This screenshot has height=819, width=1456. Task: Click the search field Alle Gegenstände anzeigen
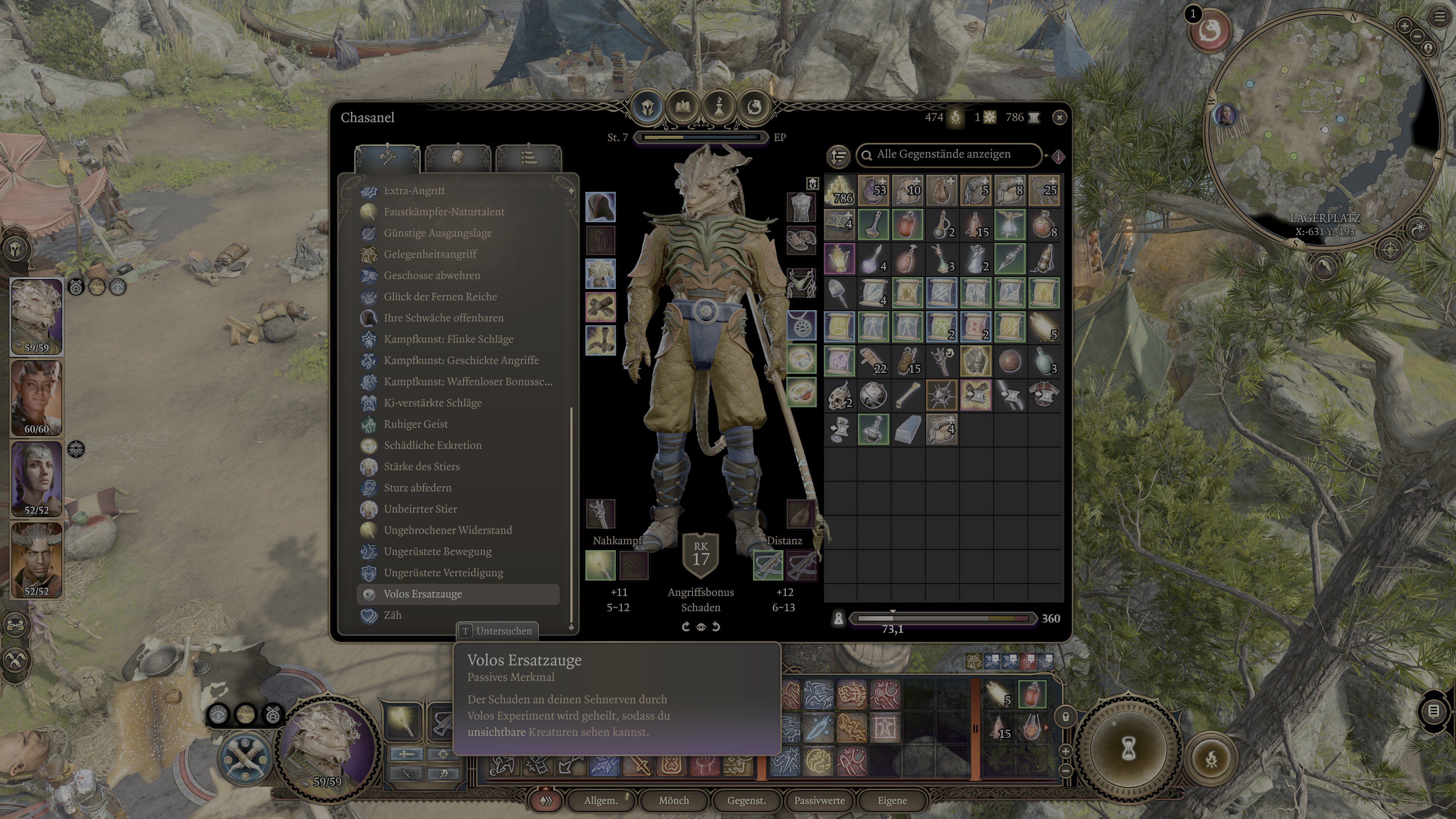pyautogui.click(x=949, y=154)
